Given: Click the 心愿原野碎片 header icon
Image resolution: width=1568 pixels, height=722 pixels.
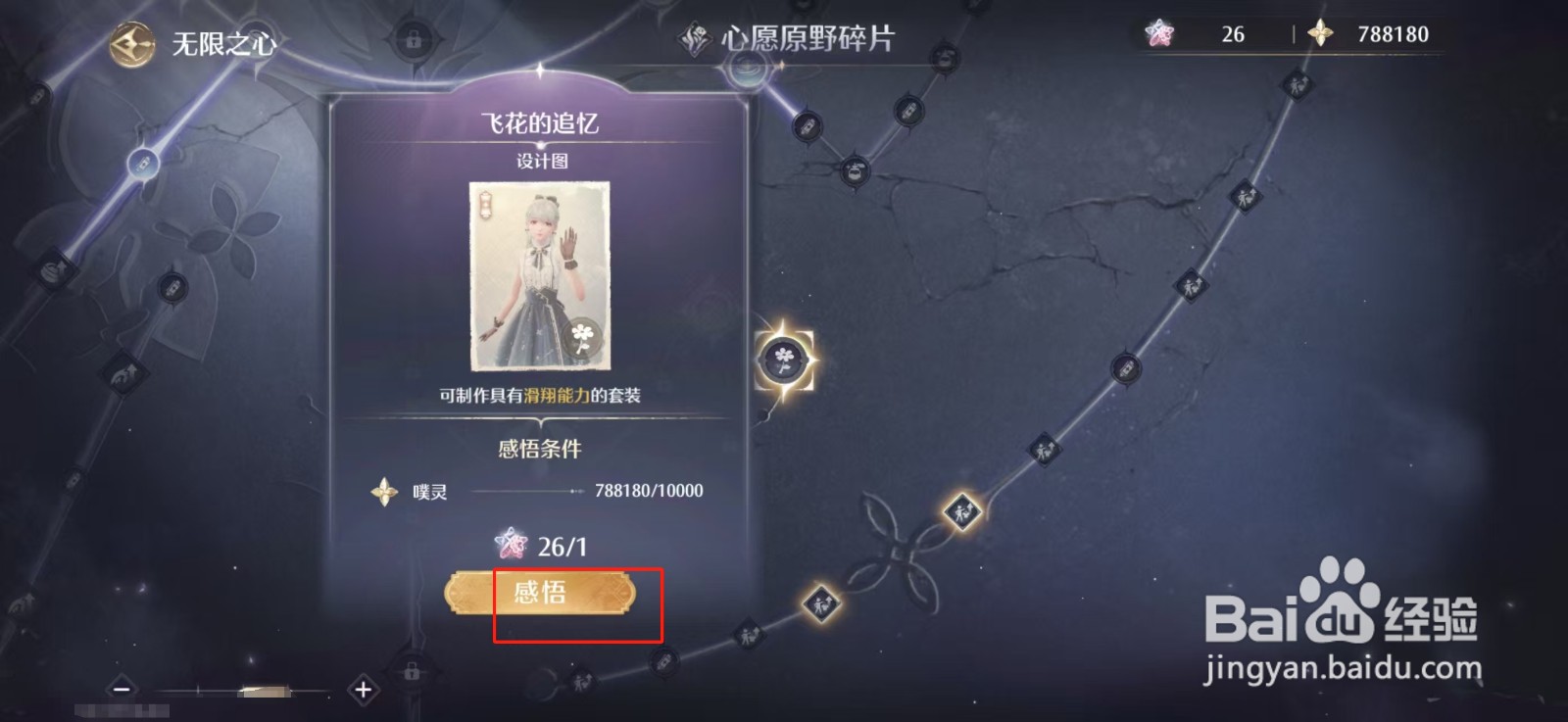Looking at the screenshot, I should 692,35.
